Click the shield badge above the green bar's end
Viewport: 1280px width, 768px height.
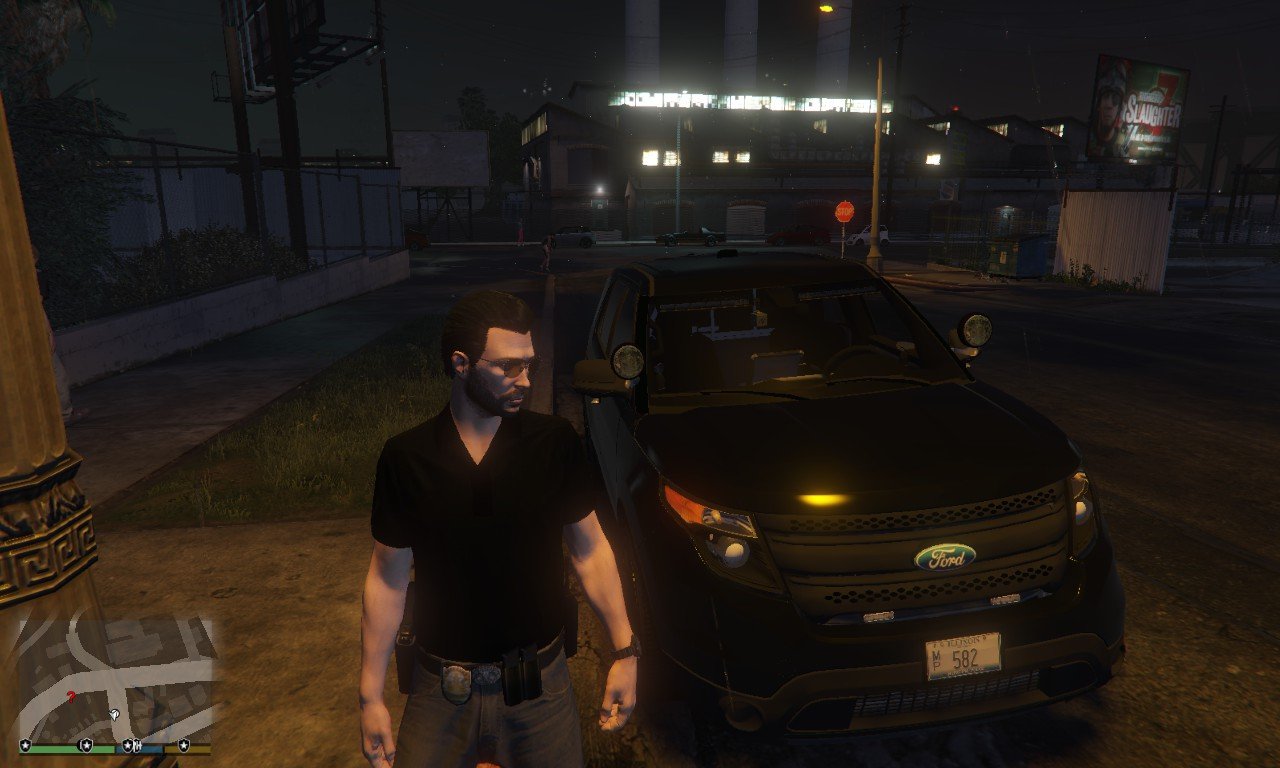pos(86,745)
